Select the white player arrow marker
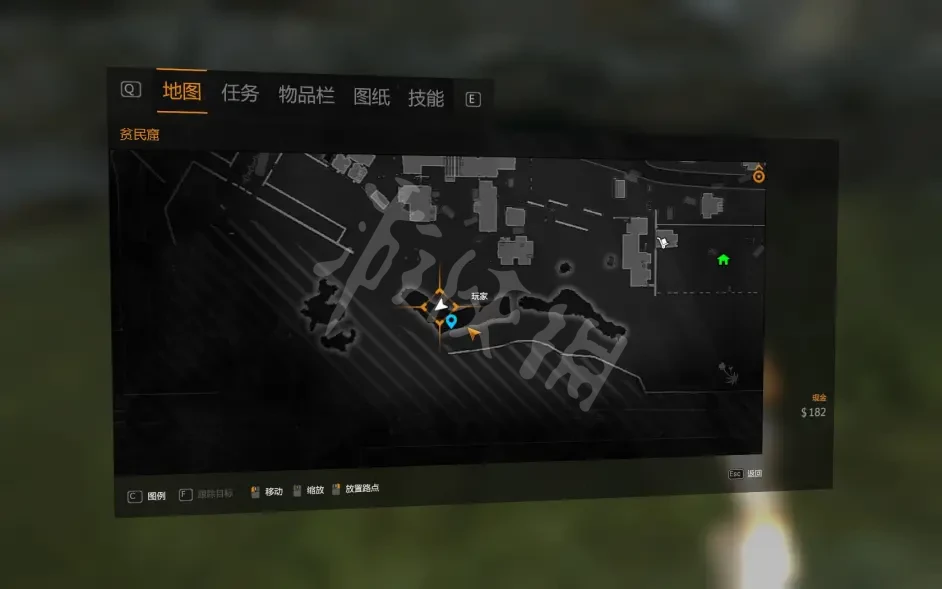 (440, 305)
